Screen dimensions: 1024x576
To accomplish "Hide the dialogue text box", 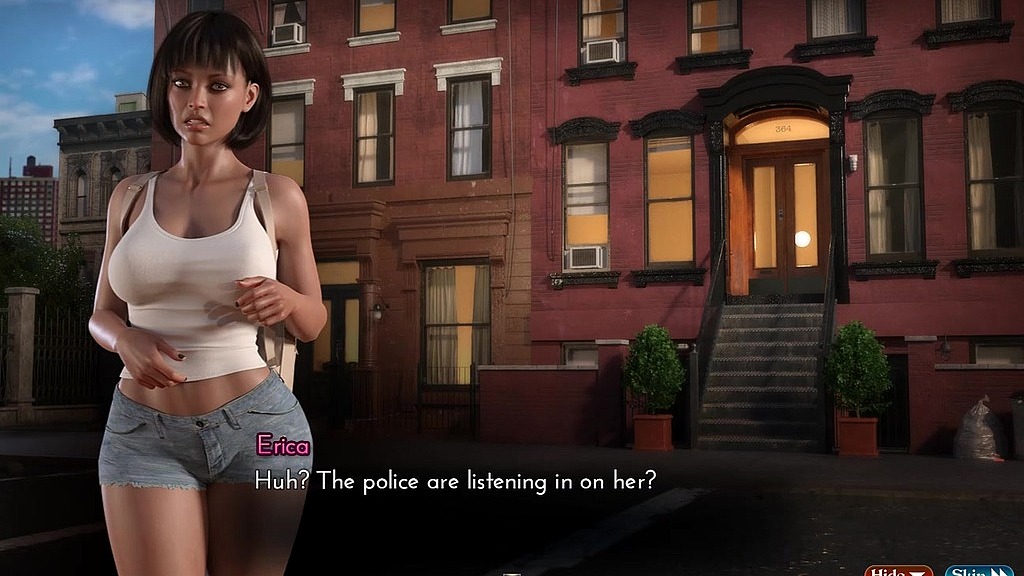I will [x=897, y=571].
